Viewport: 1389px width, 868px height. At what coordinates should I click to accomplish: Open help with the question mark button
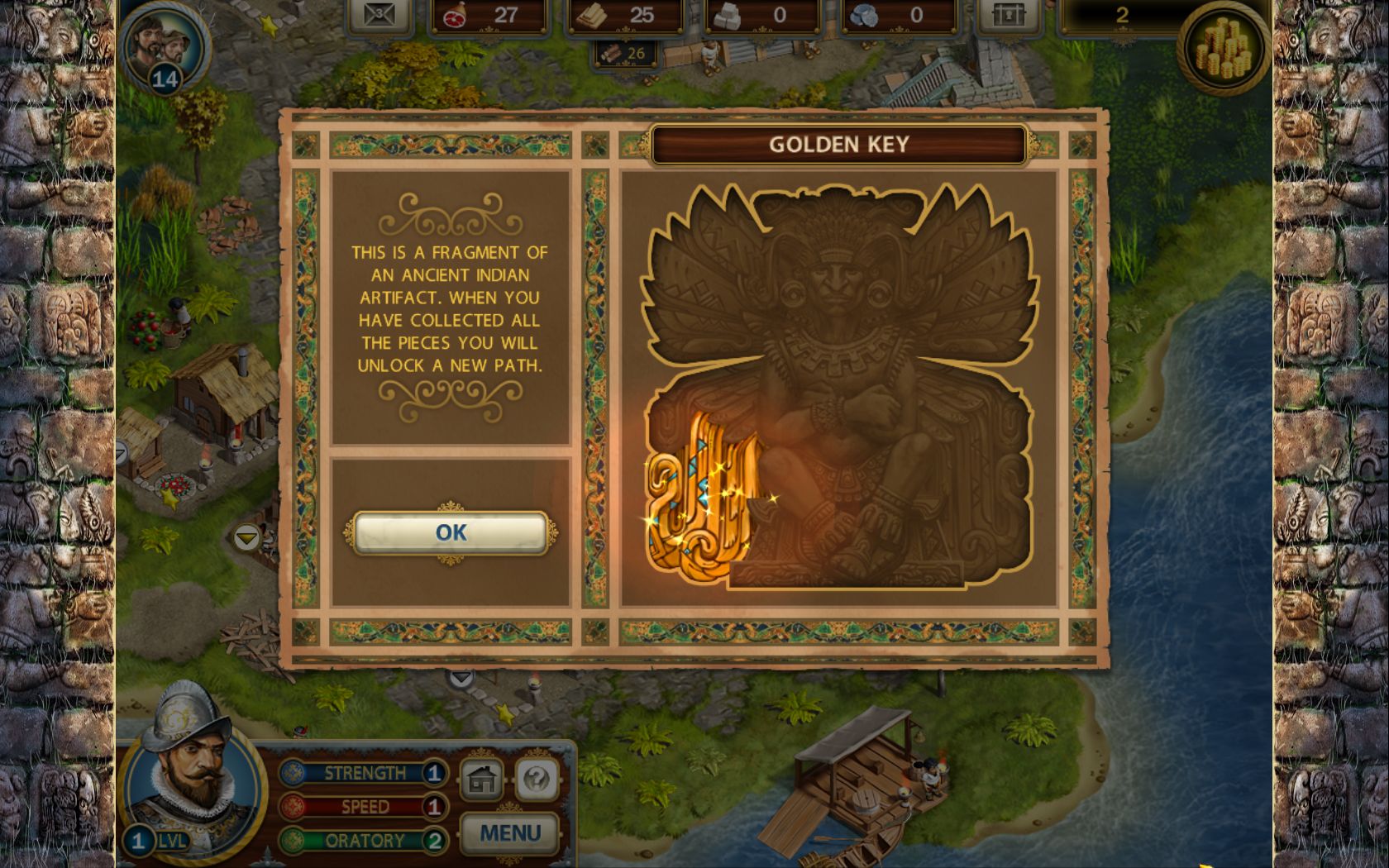point(537,778)
